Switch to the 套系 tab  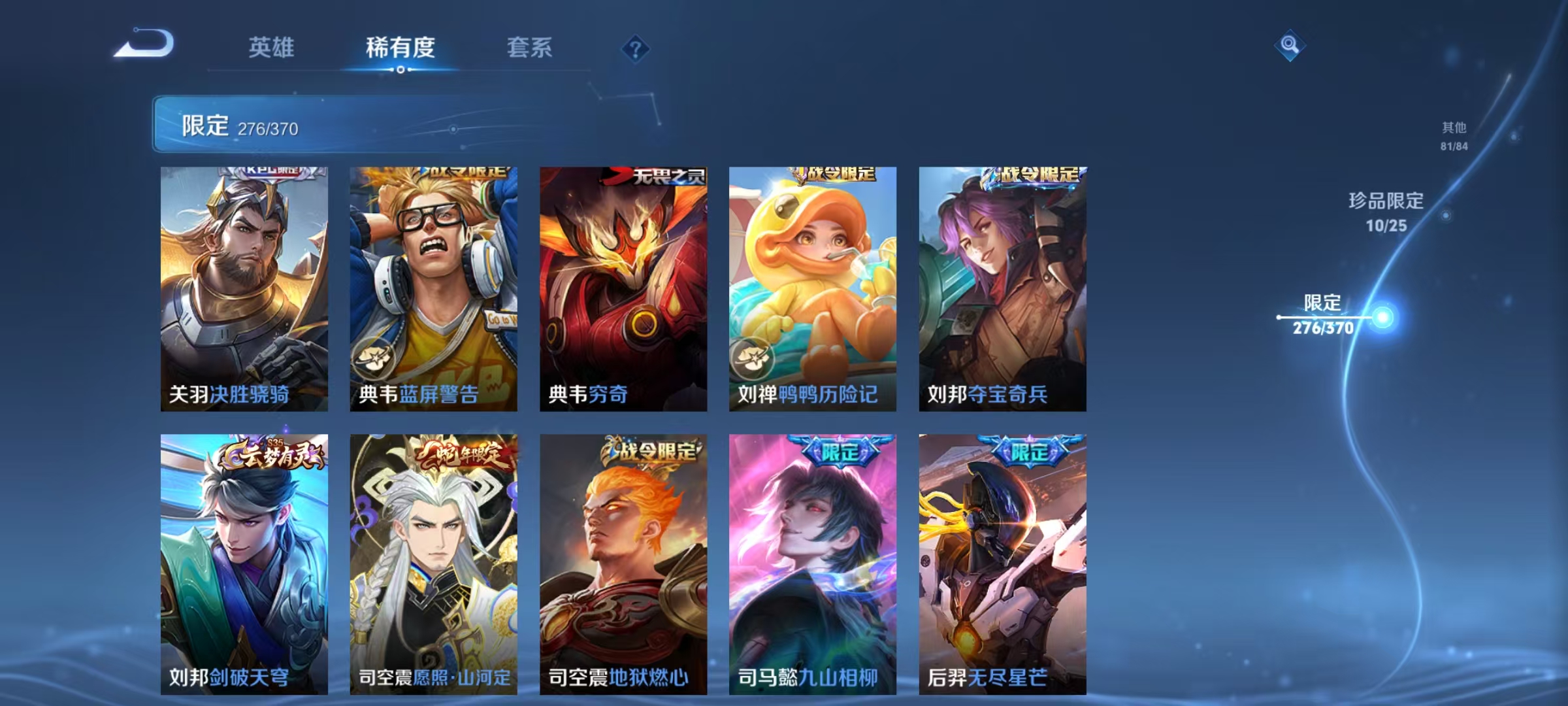coord(530,48)
